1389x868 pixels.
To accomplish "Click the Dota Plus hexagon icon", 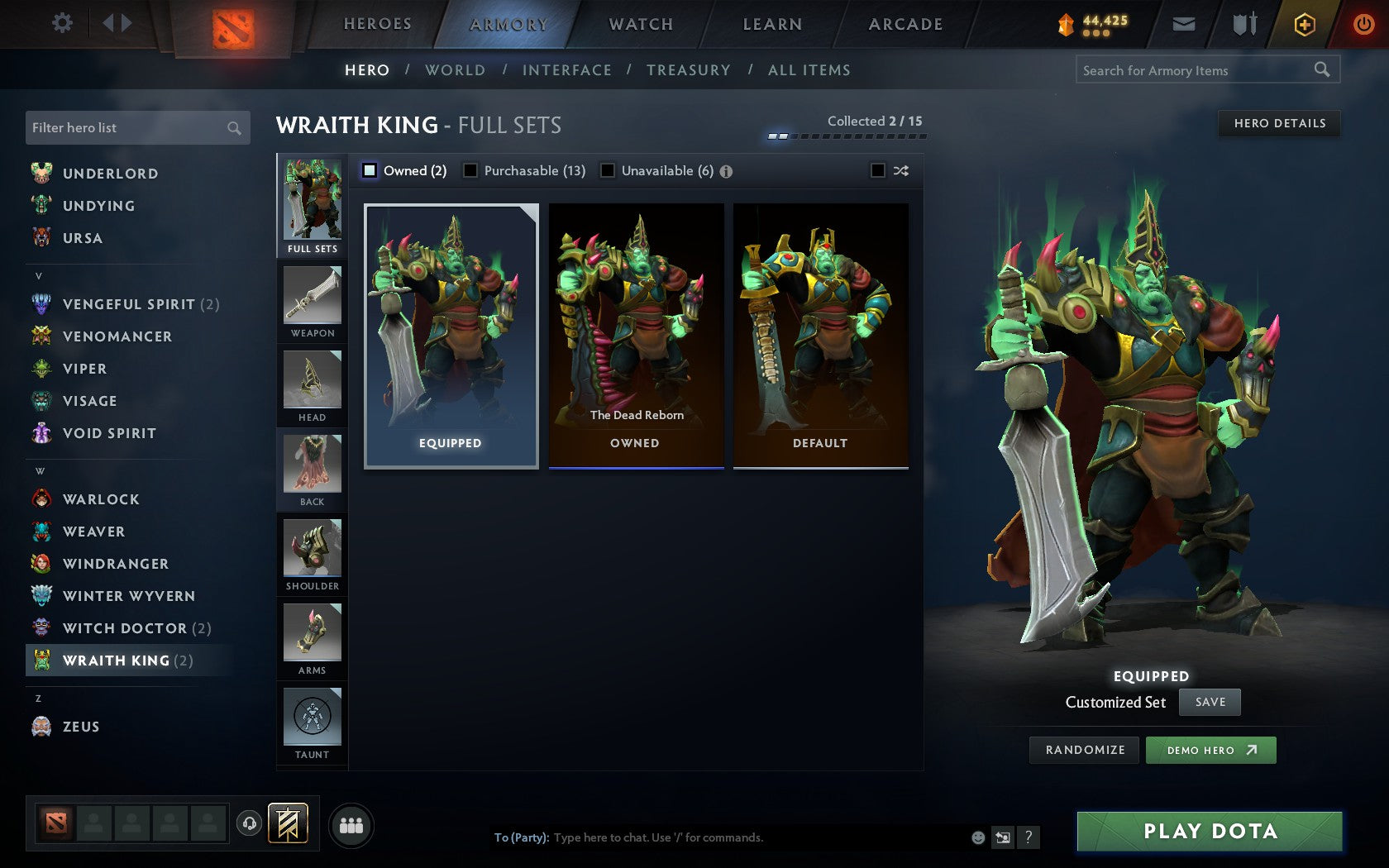I will click(1305, 24).
